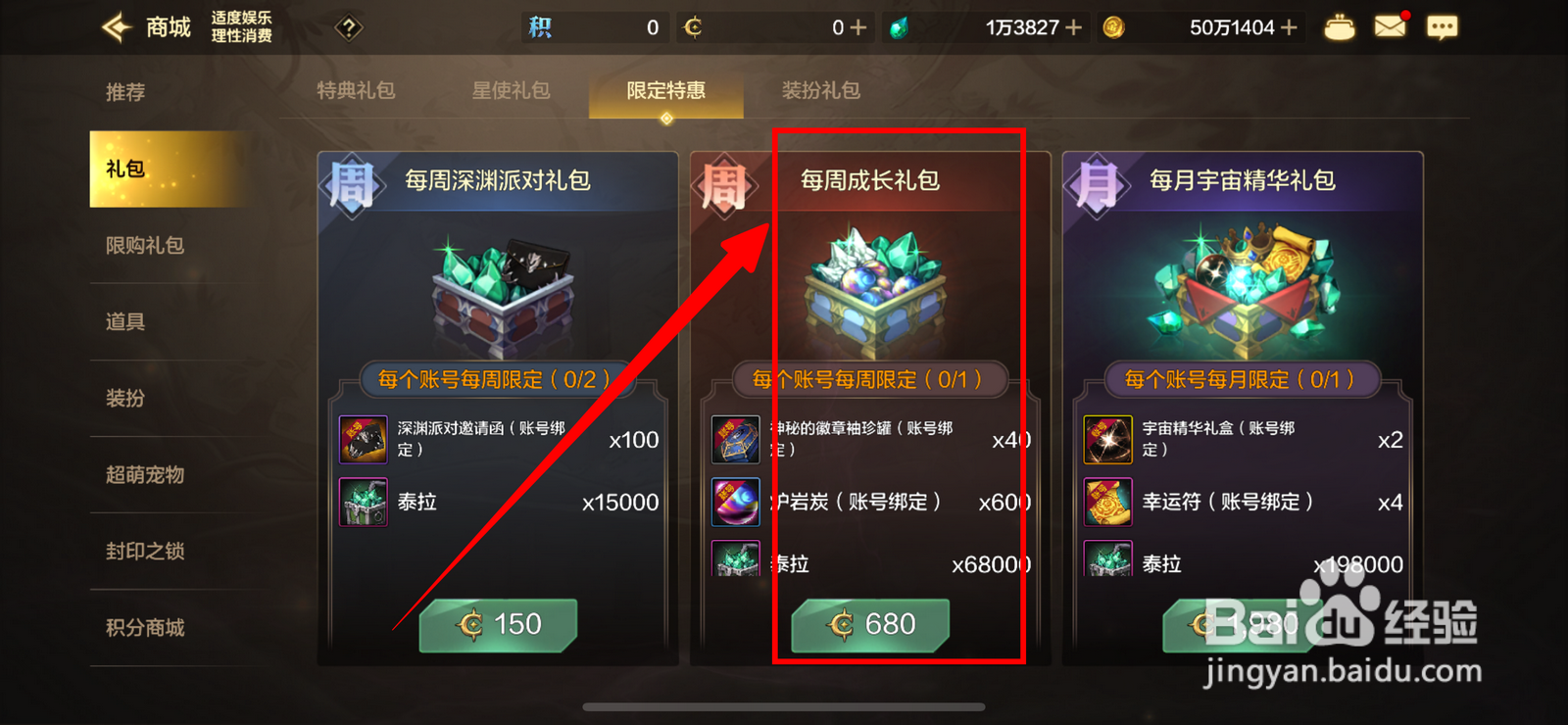Image resolution: width=1568 pixels, height=725 pixels.
Task: Switch to the 装扮礼包 tab
Action: pyautogui.click(x=820, y=90)
